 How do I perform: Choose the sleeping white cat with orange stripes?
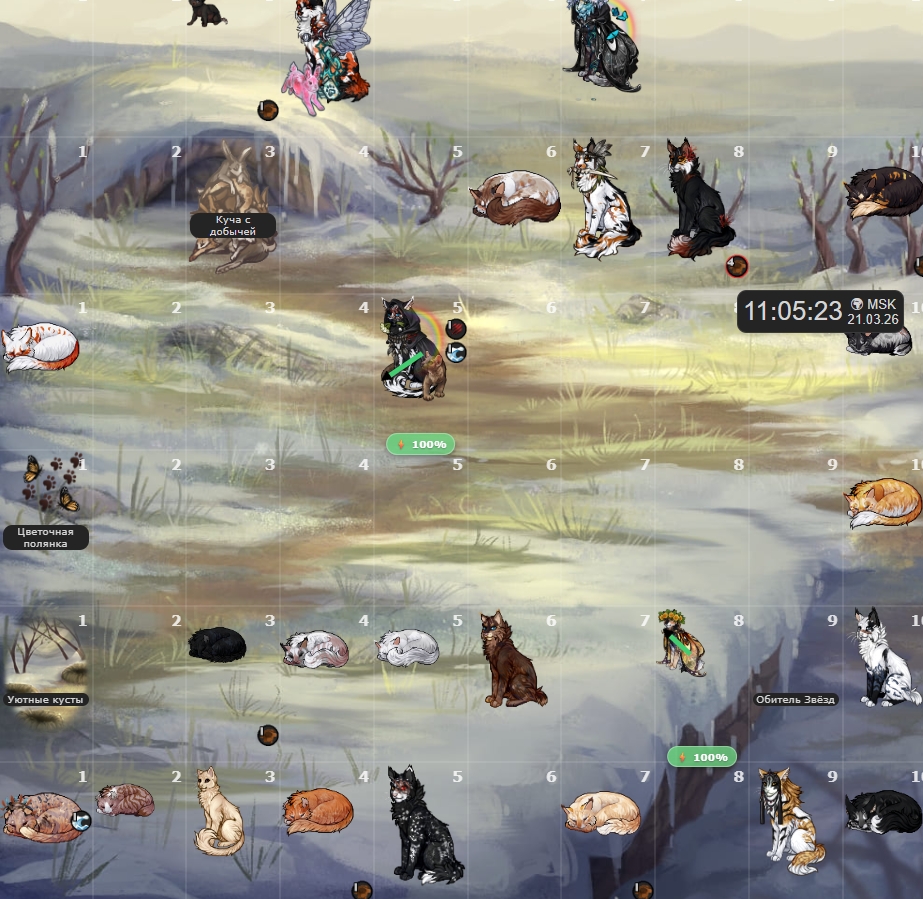coord(38,347)
